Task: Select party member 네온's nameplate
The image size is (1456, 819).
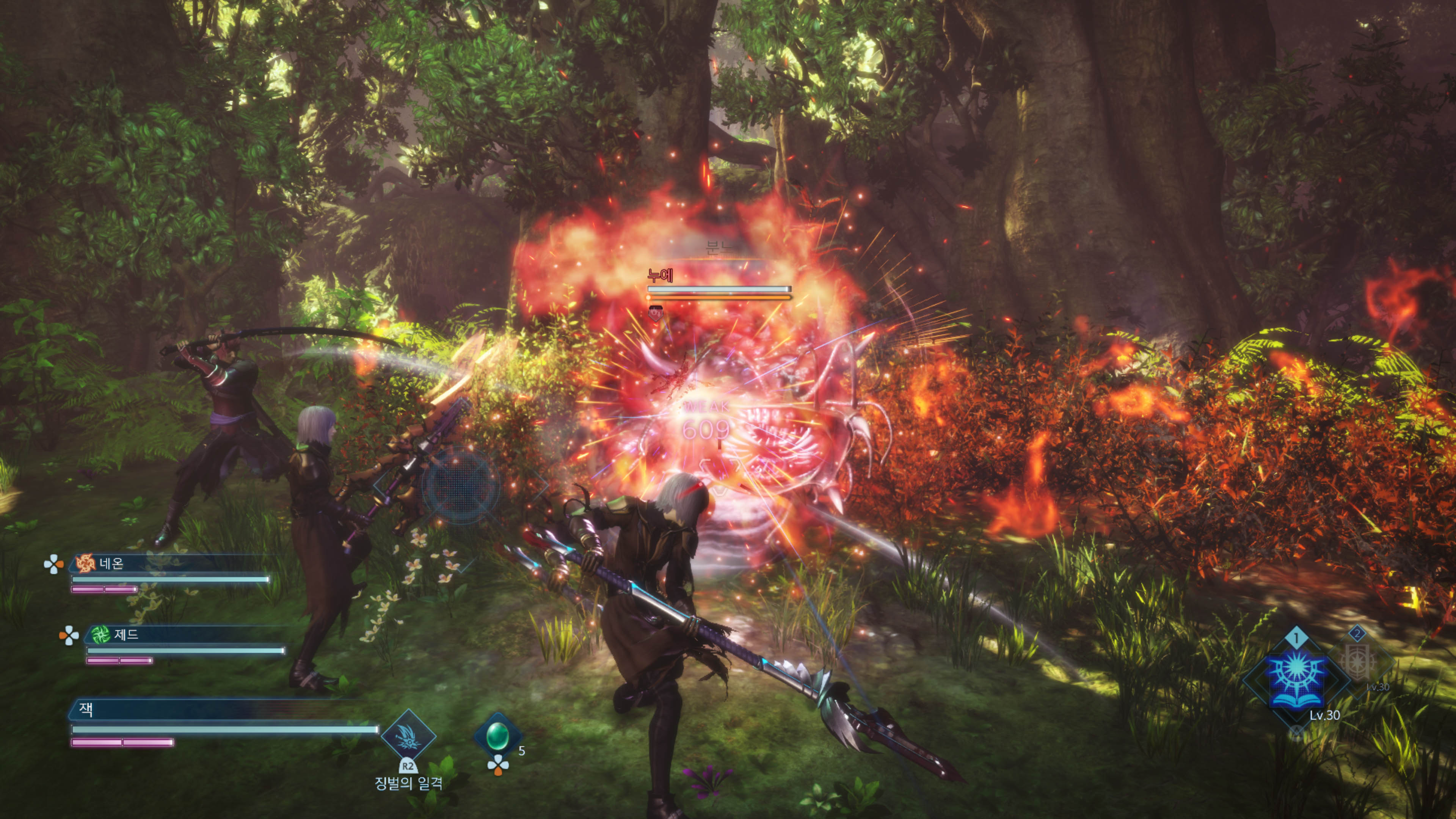Action: pos(169,563)
